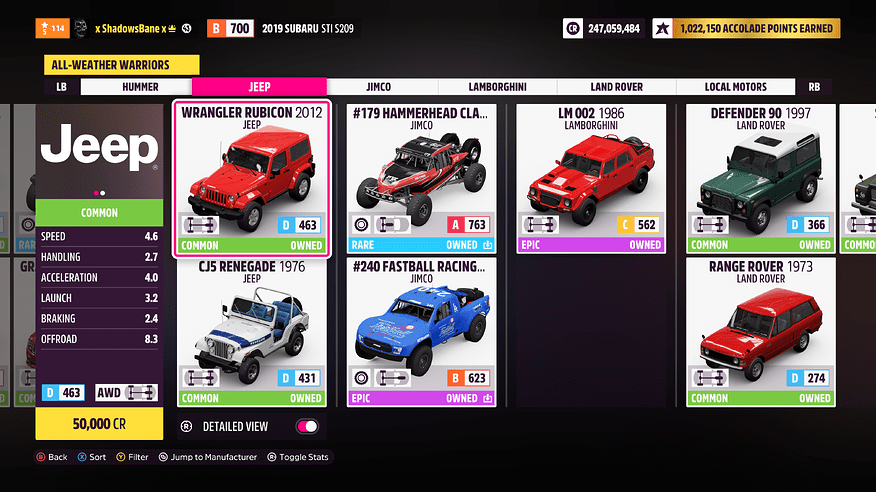This screenshot has height=492, width=876.
Task: Pick the Range Rover 1973 card
Action: tap(760, 332)
